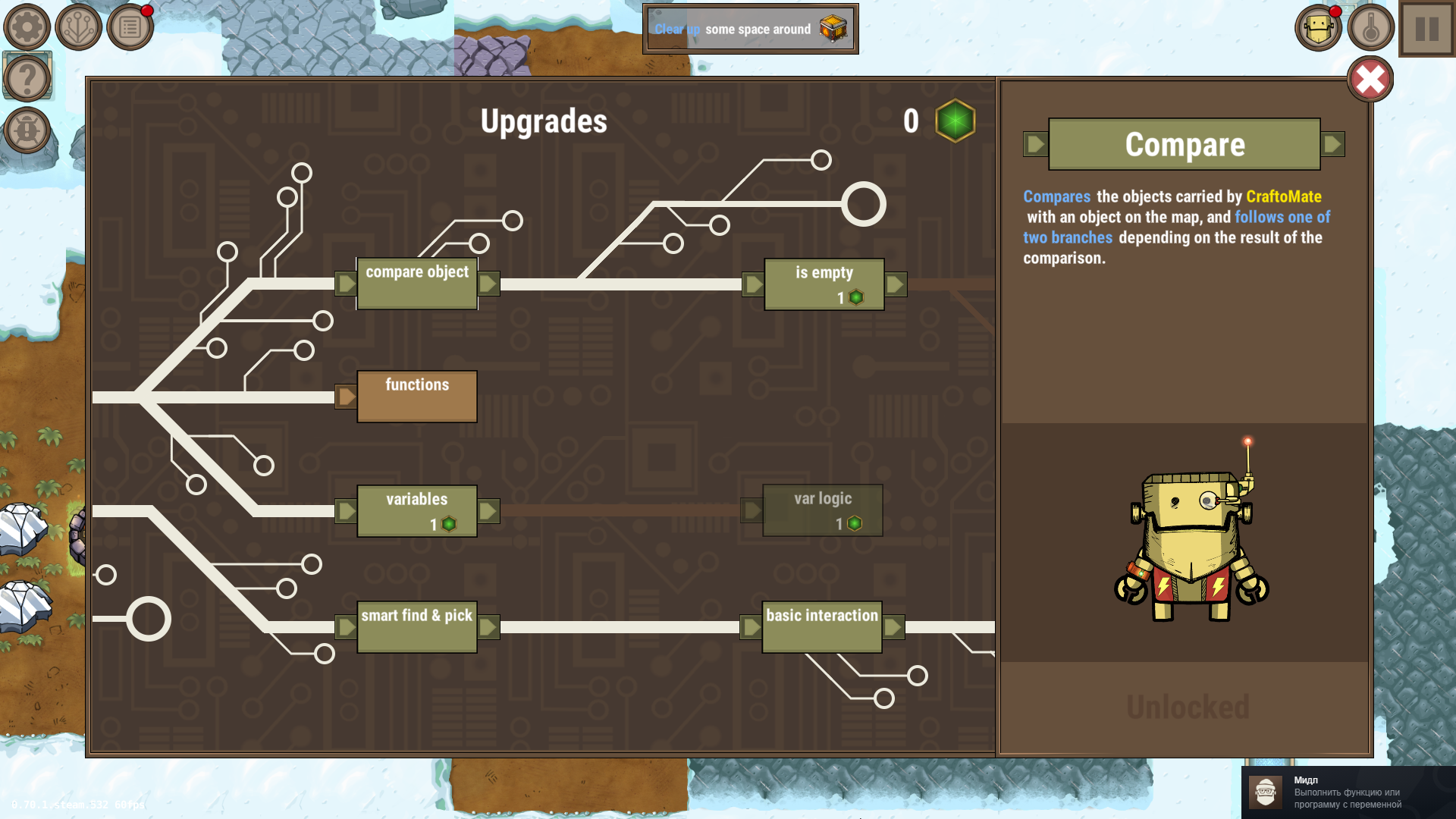This screenshot has width=1456, height=819.
Task: Select the smart find & pick upgrade
Action: pos(416,626)
